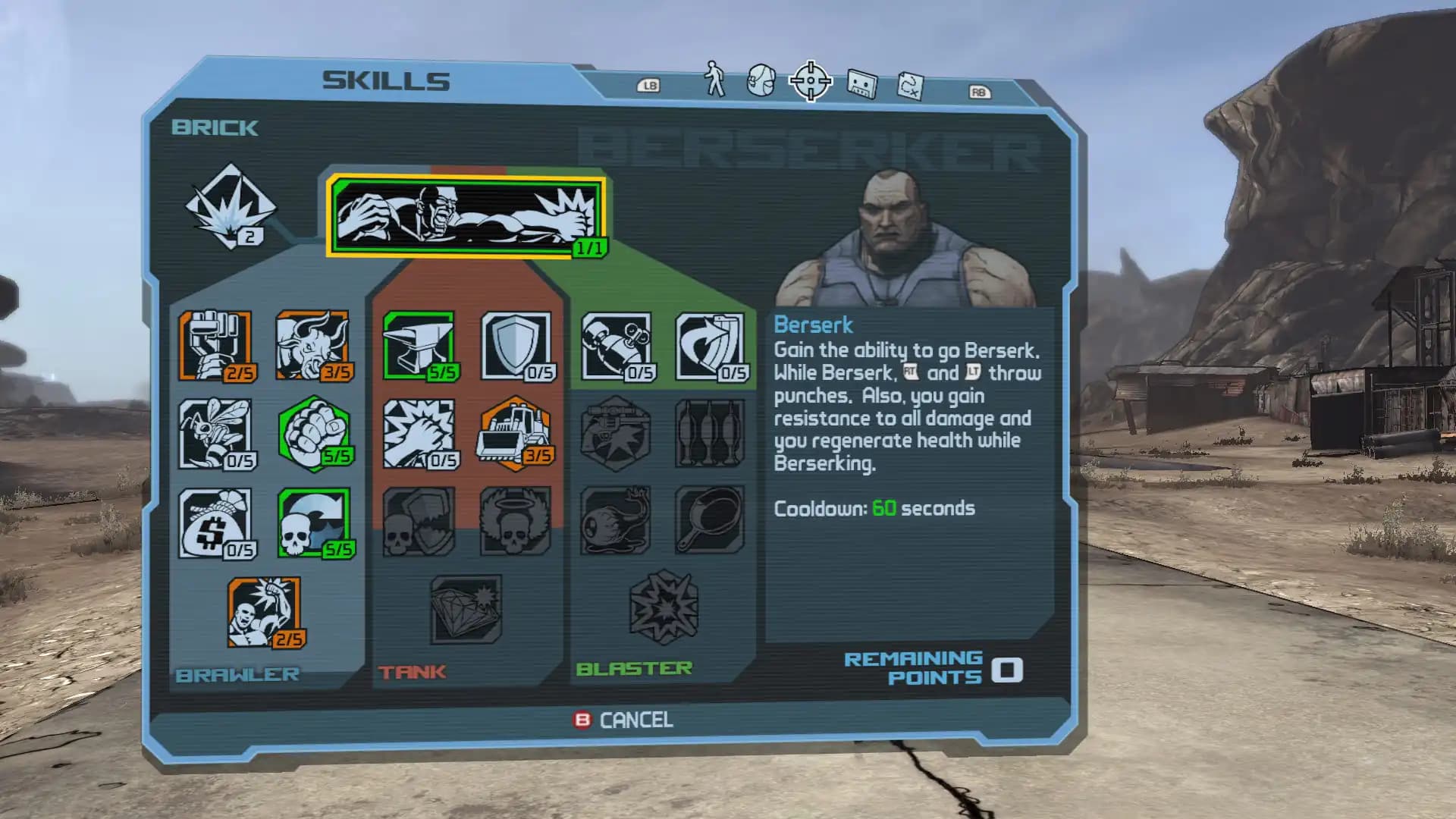Switch to the backpack inventory tab
Viewport: 1456px width, 819px height.
pyautogui.click(x=761, y=80)
